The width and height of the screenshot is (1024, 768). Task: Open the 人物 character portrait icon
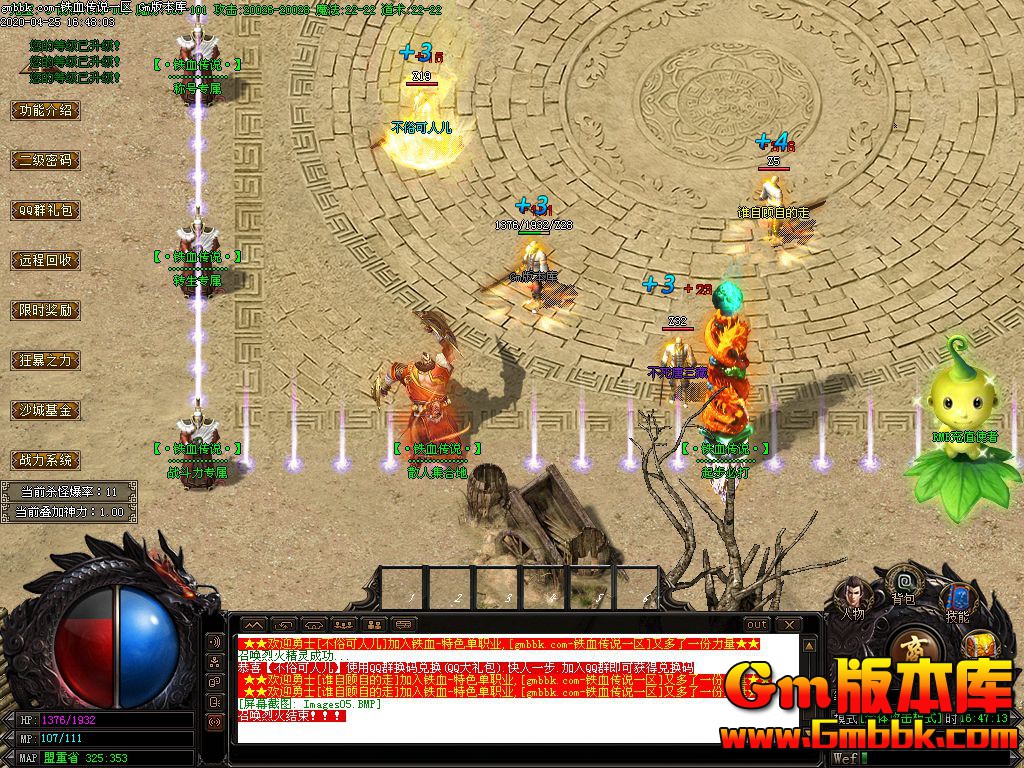click(x=853, y=596)
